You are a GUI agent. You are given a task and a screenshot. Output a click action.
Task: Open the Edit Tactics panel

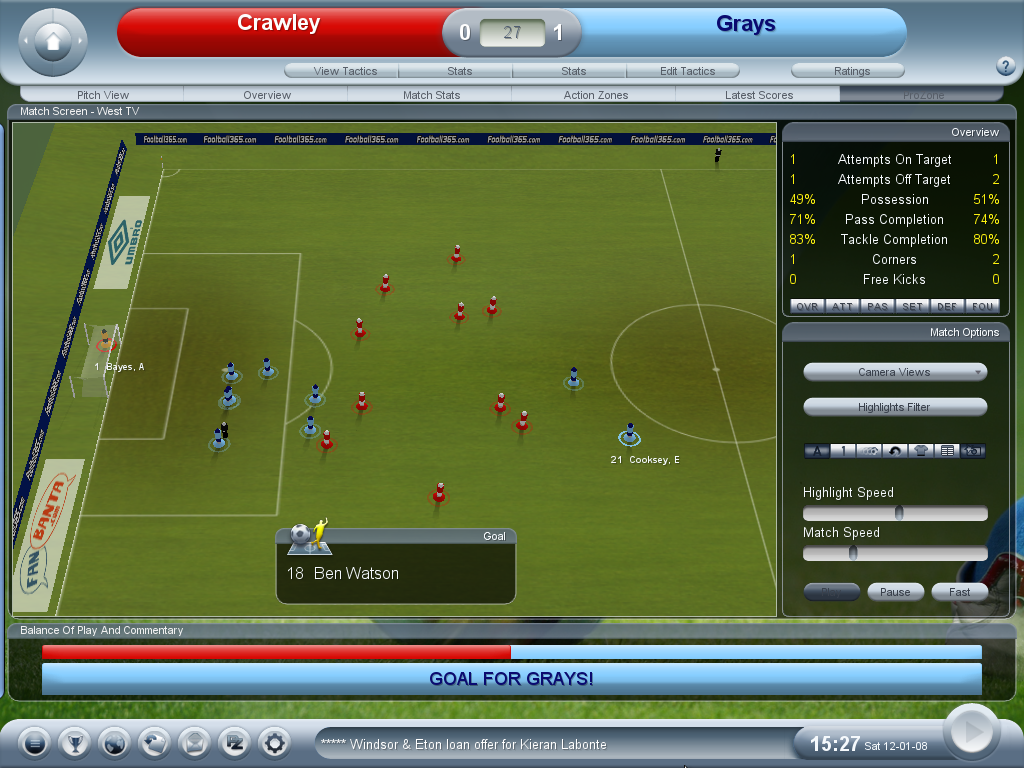[x=687, y=71]
